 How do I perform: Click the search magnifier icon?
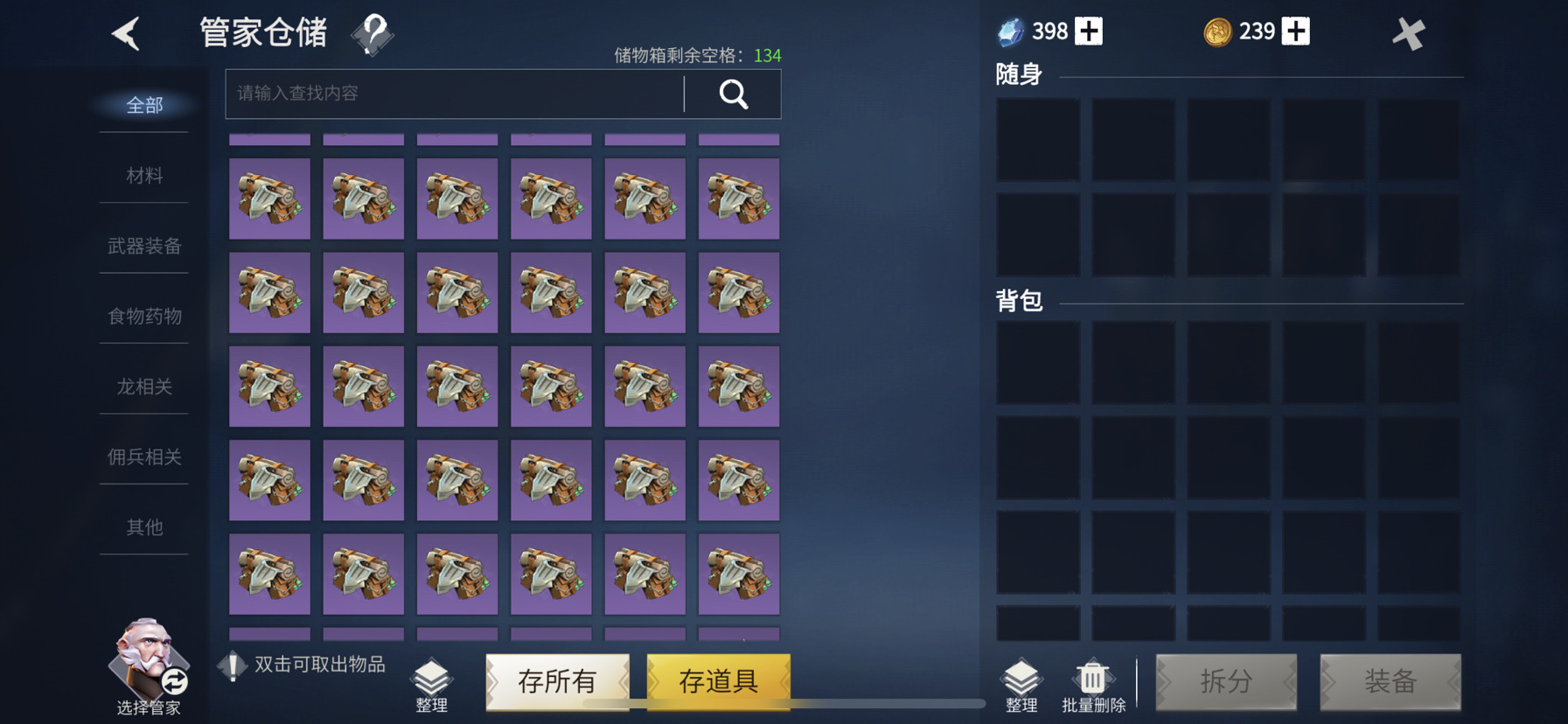coord(733,94)
